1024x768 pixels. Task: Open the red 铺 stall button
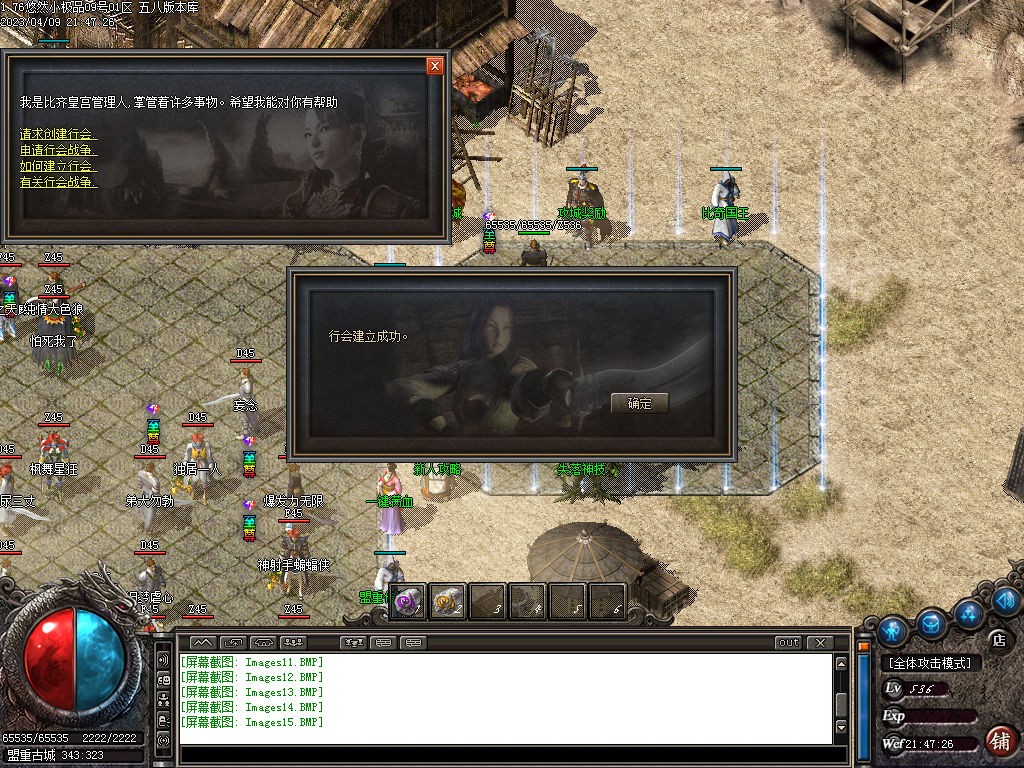(x=998, y=740)
